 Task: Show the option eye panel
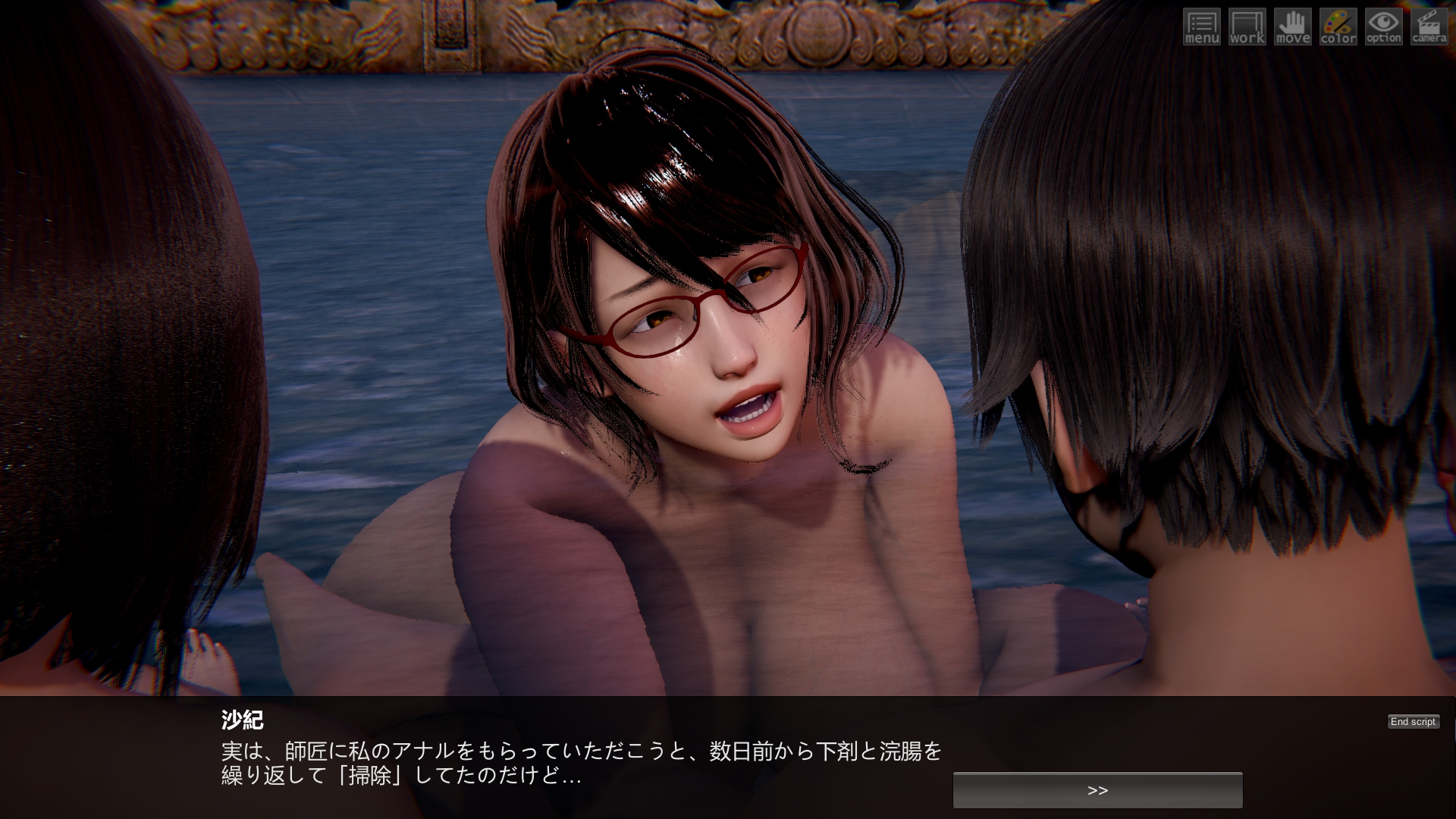pyautogui.click(x=1384, y=27)
